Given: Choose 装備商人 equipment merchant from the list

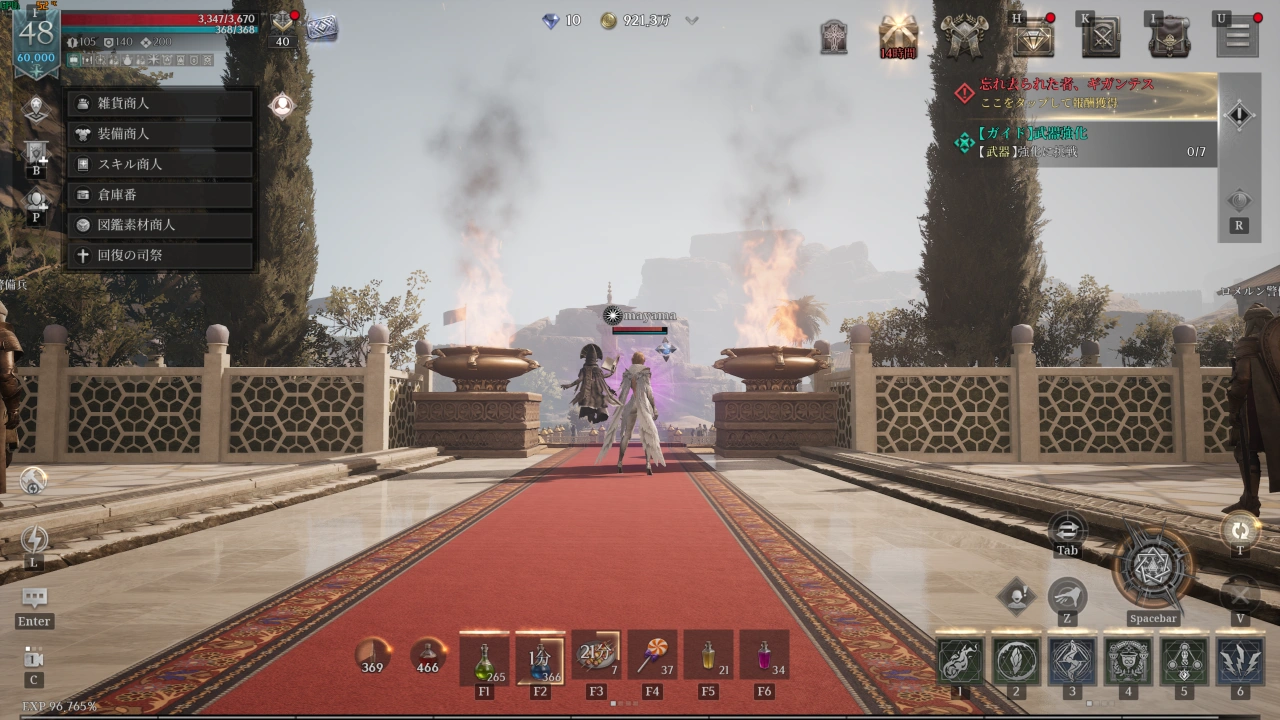Looking at the screenshot, I should pos(160,133).
